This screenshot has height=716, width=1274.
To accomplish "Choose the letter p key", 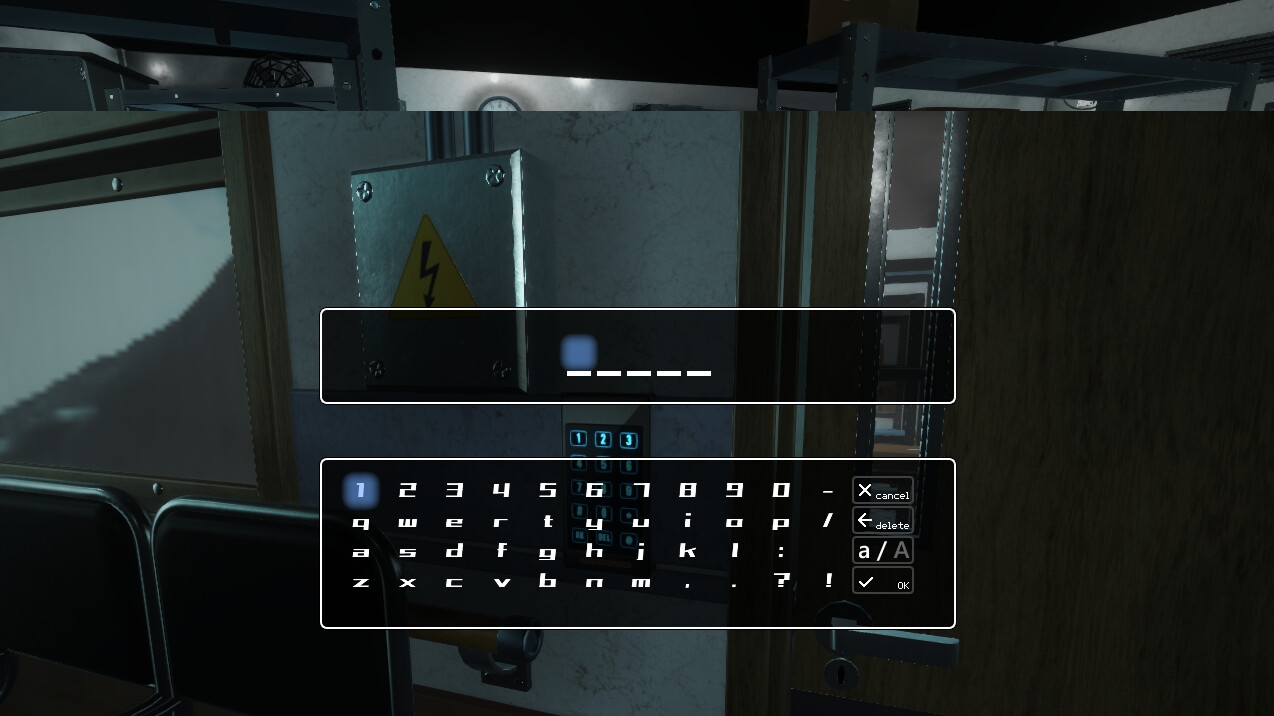I will pos(781,521).
